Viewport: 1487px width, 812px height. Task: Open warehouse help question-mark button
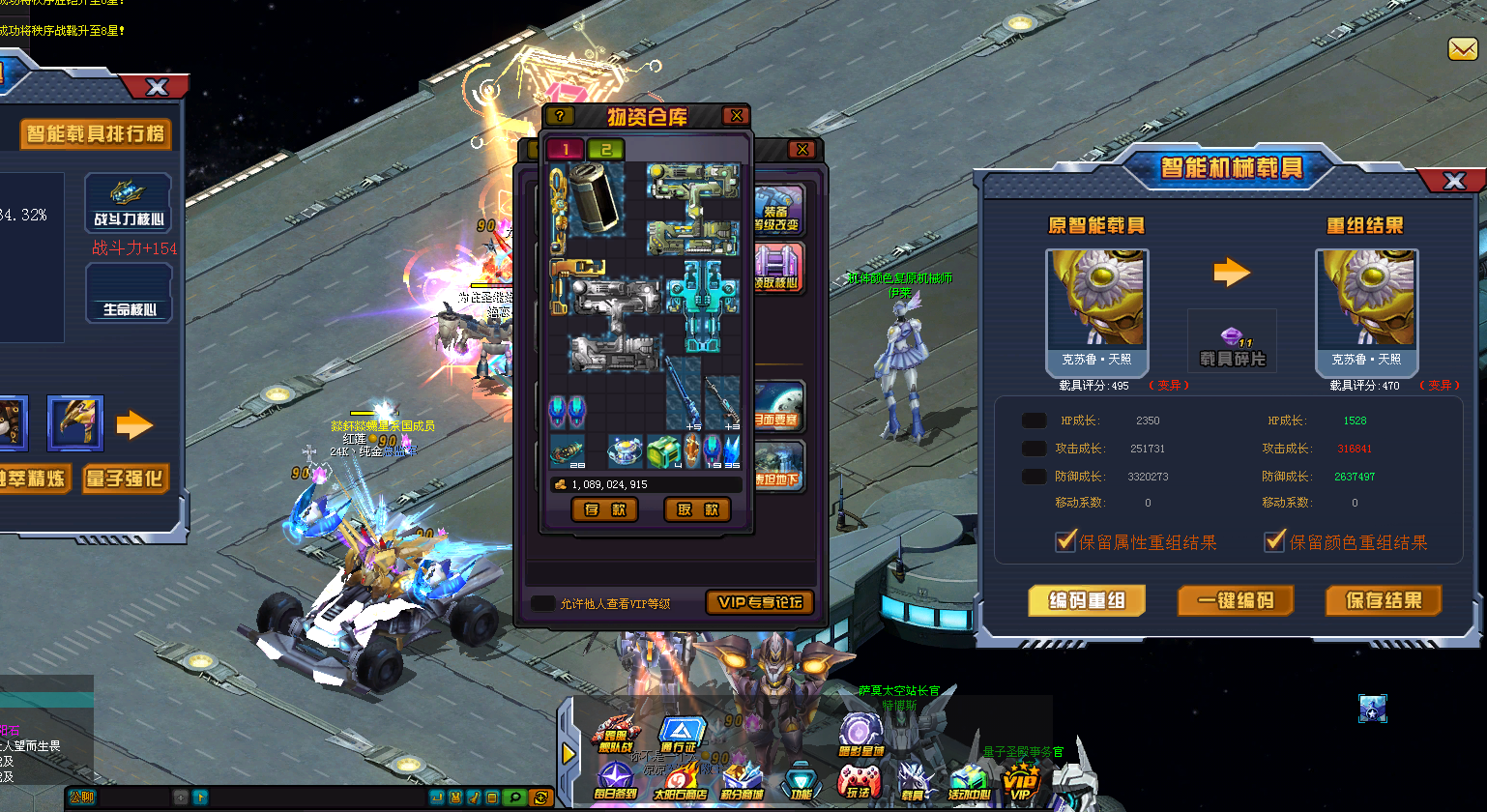coord(560,116)
